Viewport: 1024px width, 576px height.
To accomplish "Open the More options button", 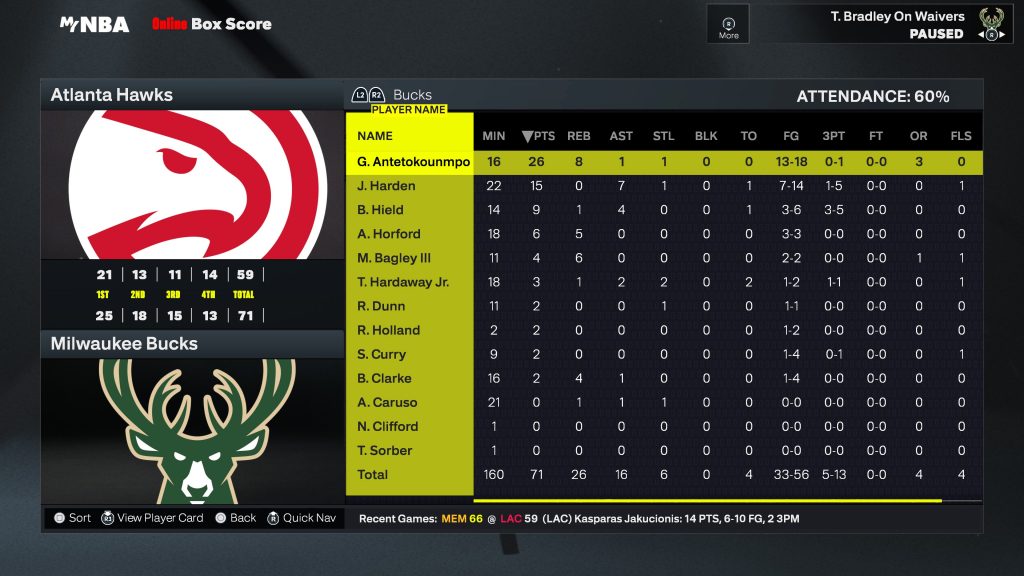I will [x=728, y=25].
